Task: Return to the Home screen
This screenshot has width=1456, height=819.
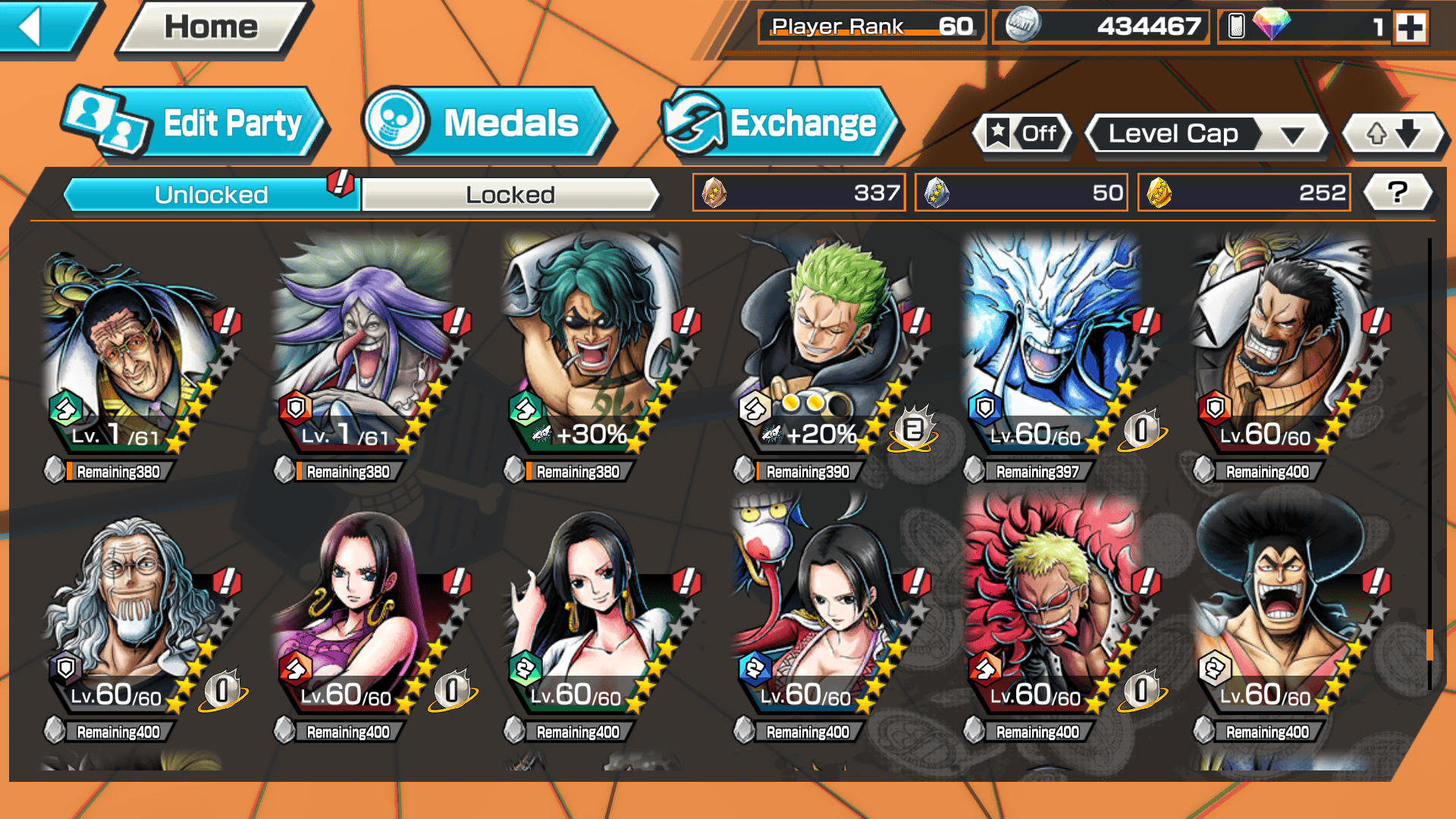Action: click(x=212, y=28)
